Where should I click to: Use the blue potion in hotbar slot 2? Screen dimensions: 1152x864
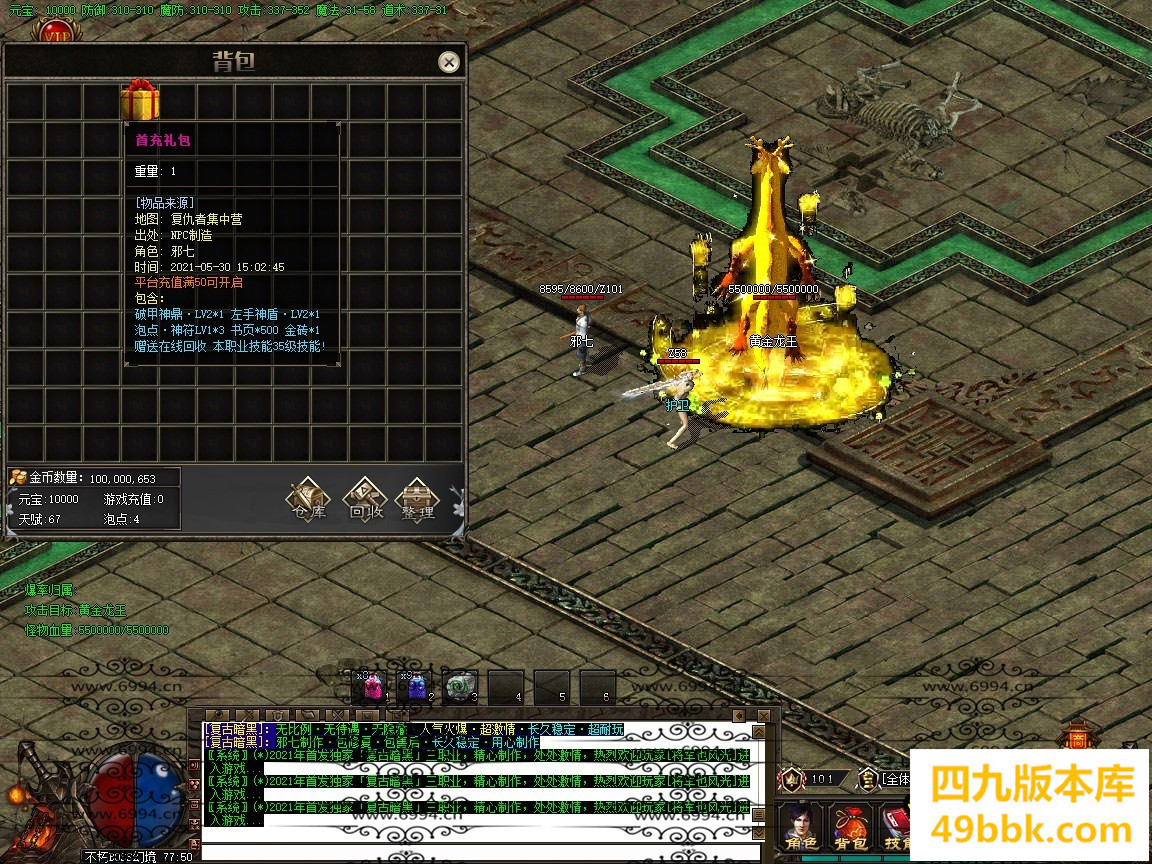(x=415, y=686)
